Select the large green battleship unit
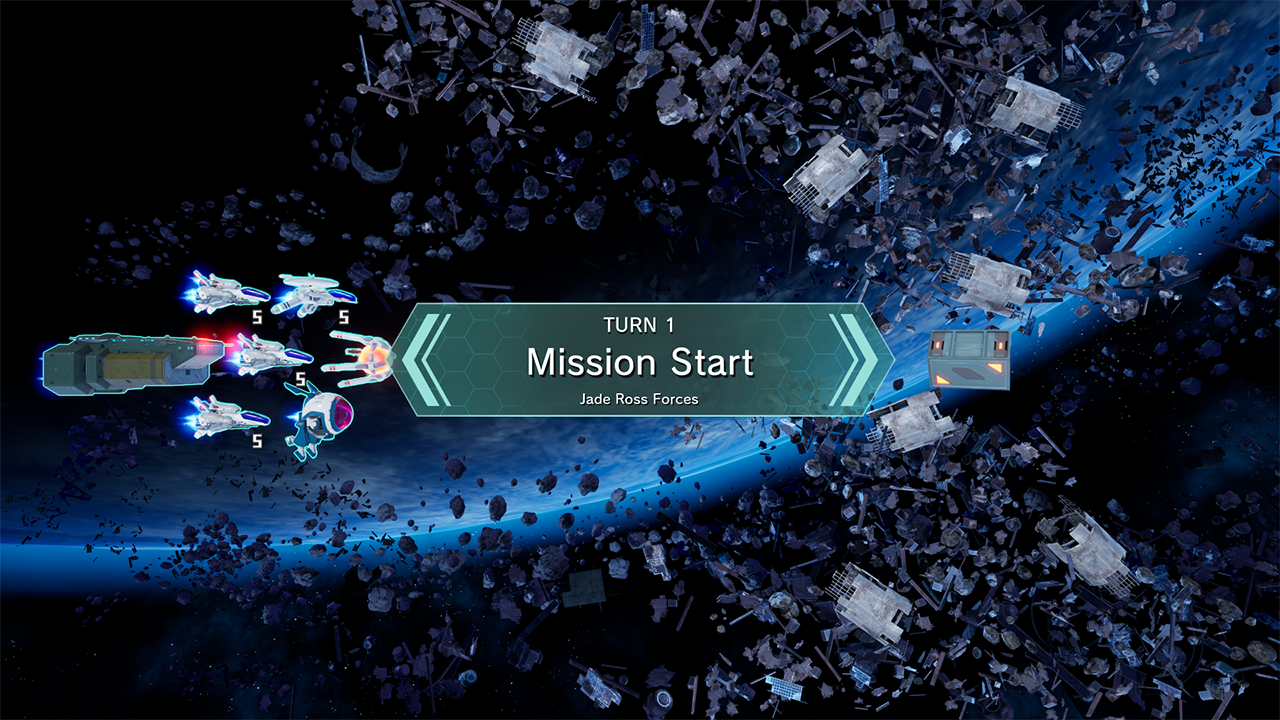 click(x=130, y=364)
